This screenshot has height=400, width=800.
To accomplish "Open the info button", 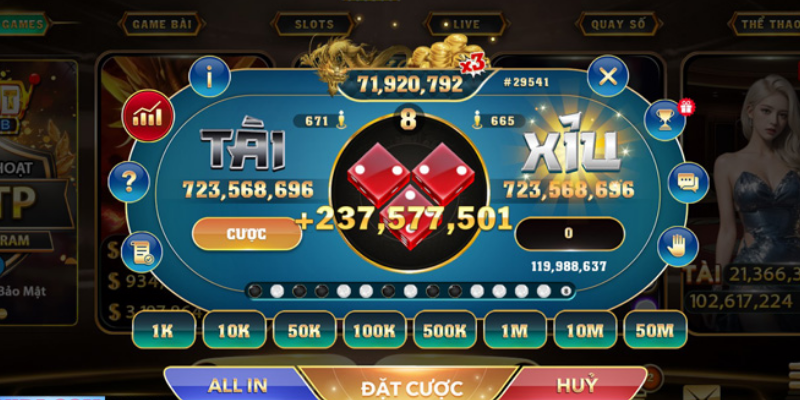I will pyautogui.click(x=210, y=73).
